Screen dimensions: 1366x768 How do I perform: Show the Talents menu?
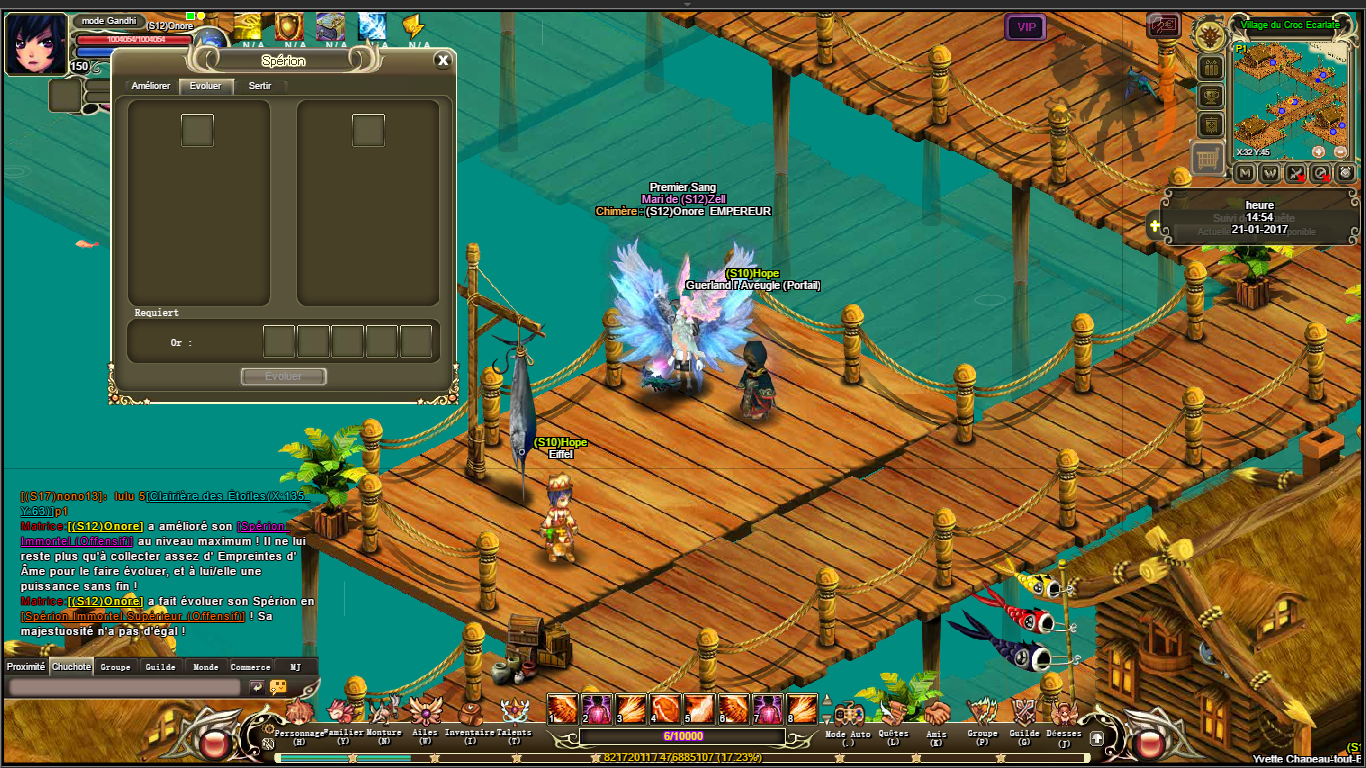tap(514, 714)
